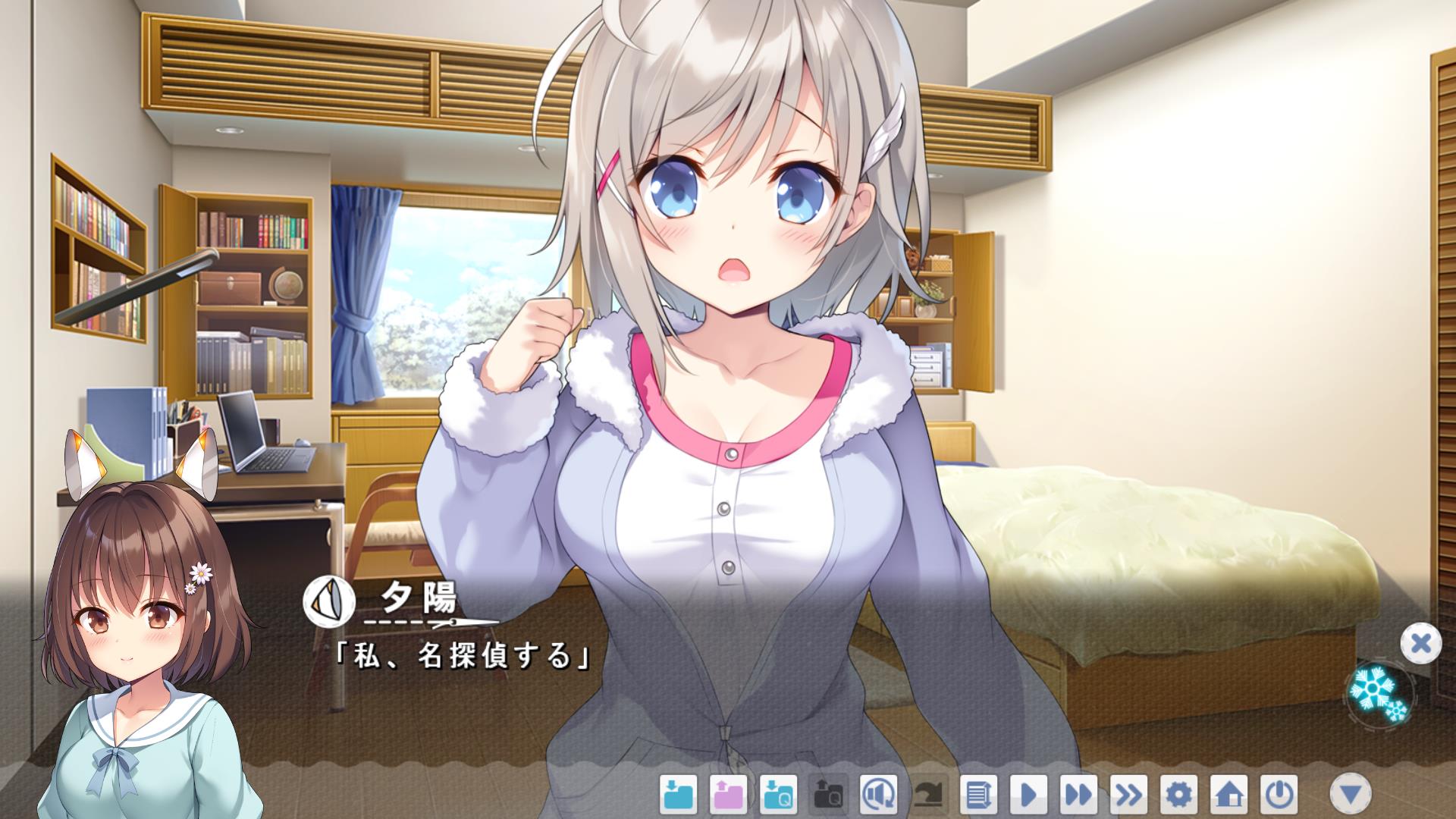Jump ahead with the double chevron button
This screenshot has width=1456, height=819.
point(1128,795)
